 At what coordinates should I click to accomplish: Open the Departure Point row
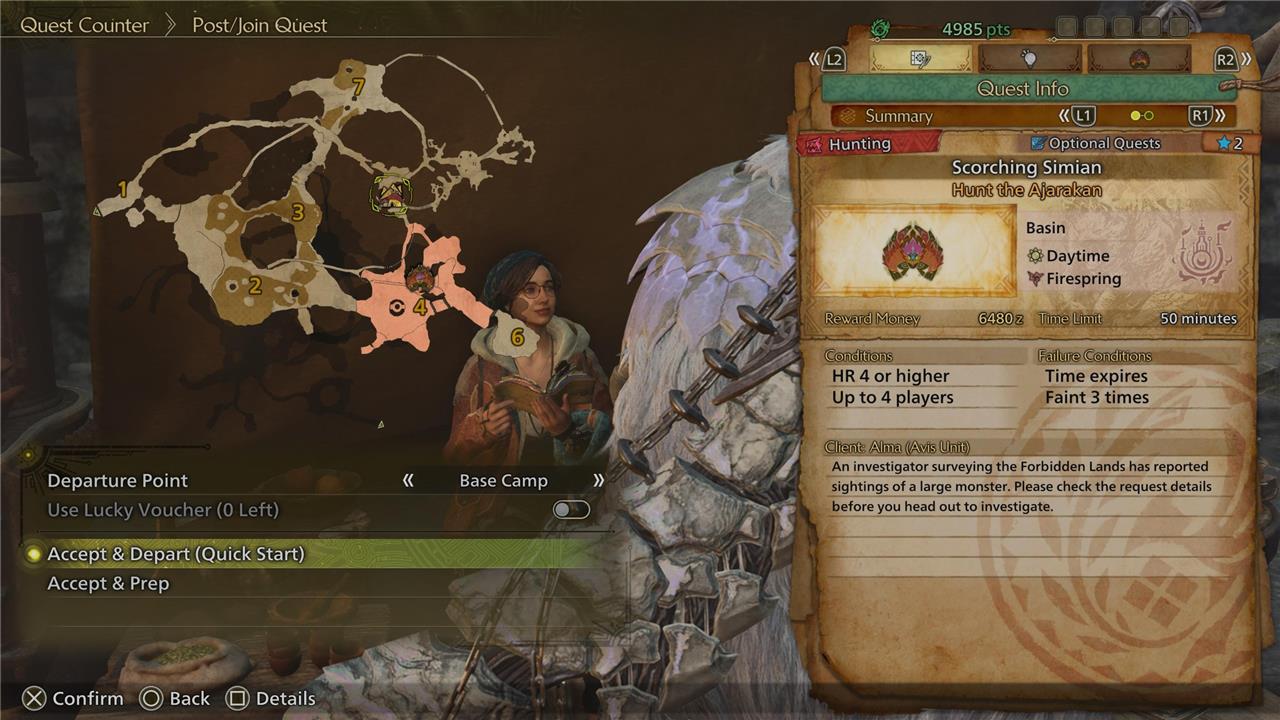[x=118, y=481]
